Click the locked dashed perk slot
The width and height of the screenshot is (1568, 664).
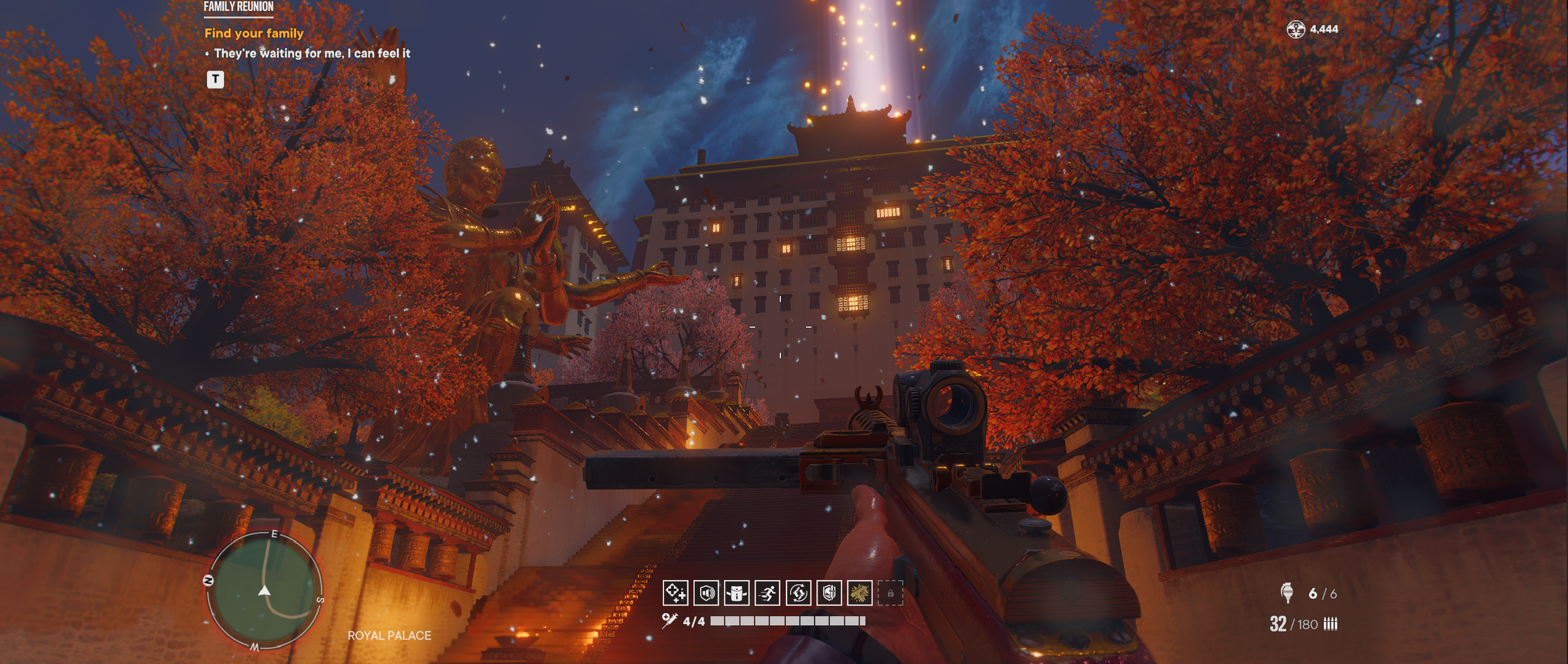point(890,593)
